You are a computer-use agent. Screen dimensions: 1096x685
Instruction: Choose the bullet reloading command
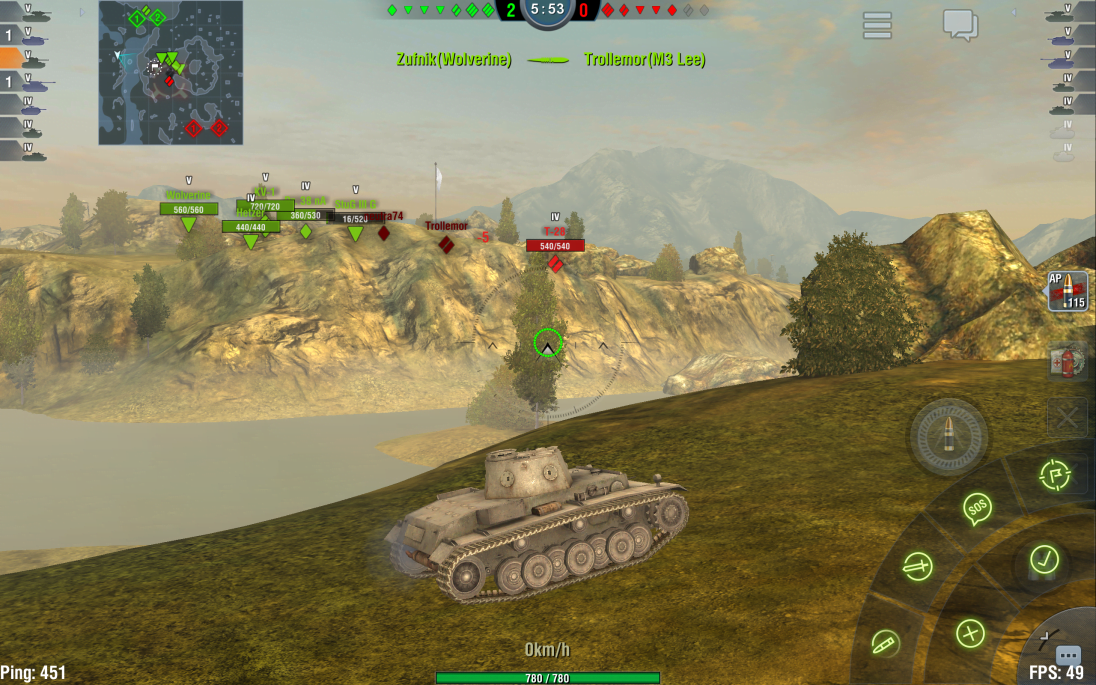884,641
